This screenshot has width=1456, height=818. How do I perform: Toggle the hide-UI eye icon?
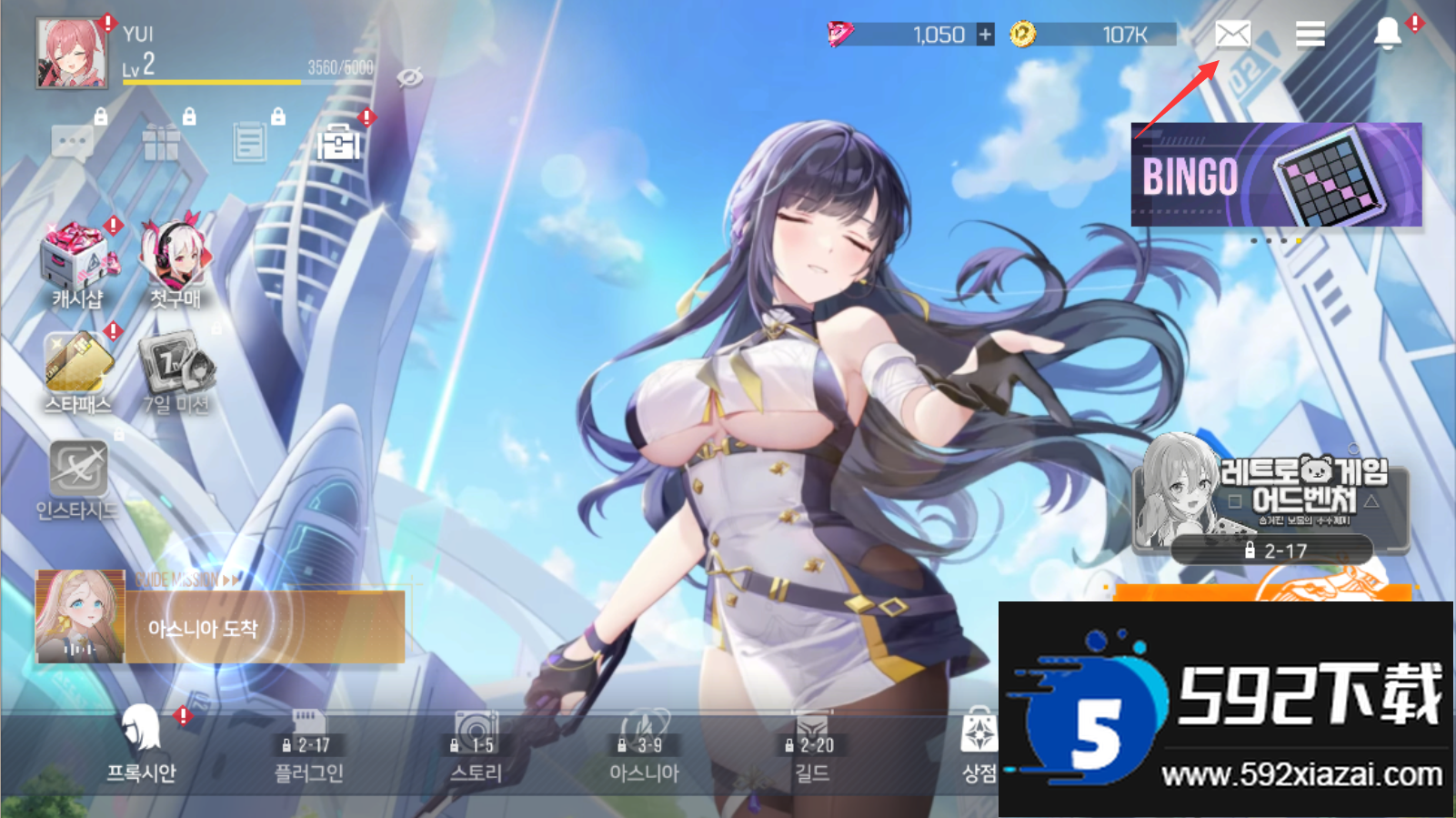click(410, 77)
